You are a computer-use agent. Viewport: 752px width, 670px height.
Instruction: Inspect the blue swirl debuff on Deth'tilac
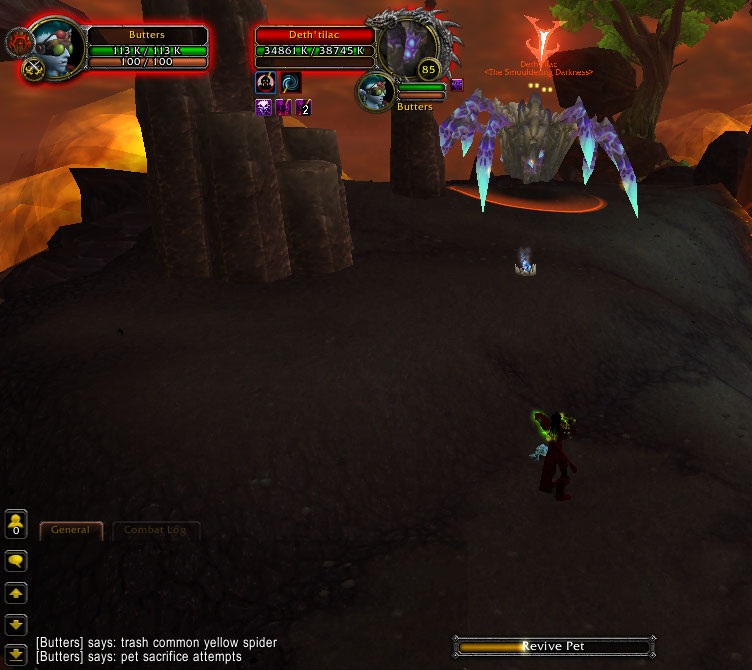click(x=291, y=83)
